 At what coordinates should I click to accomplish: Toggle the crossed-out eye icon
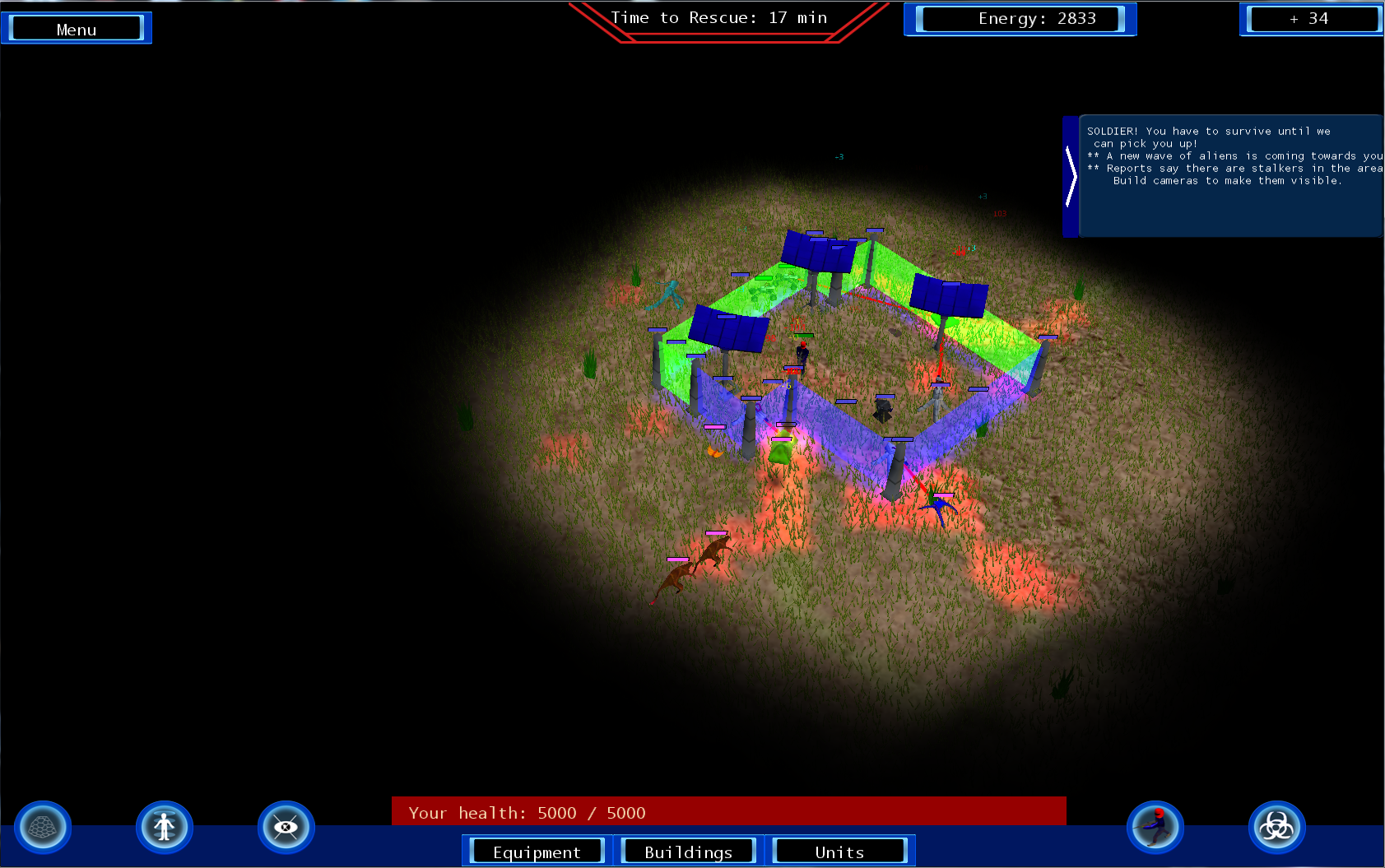point(286,827)
